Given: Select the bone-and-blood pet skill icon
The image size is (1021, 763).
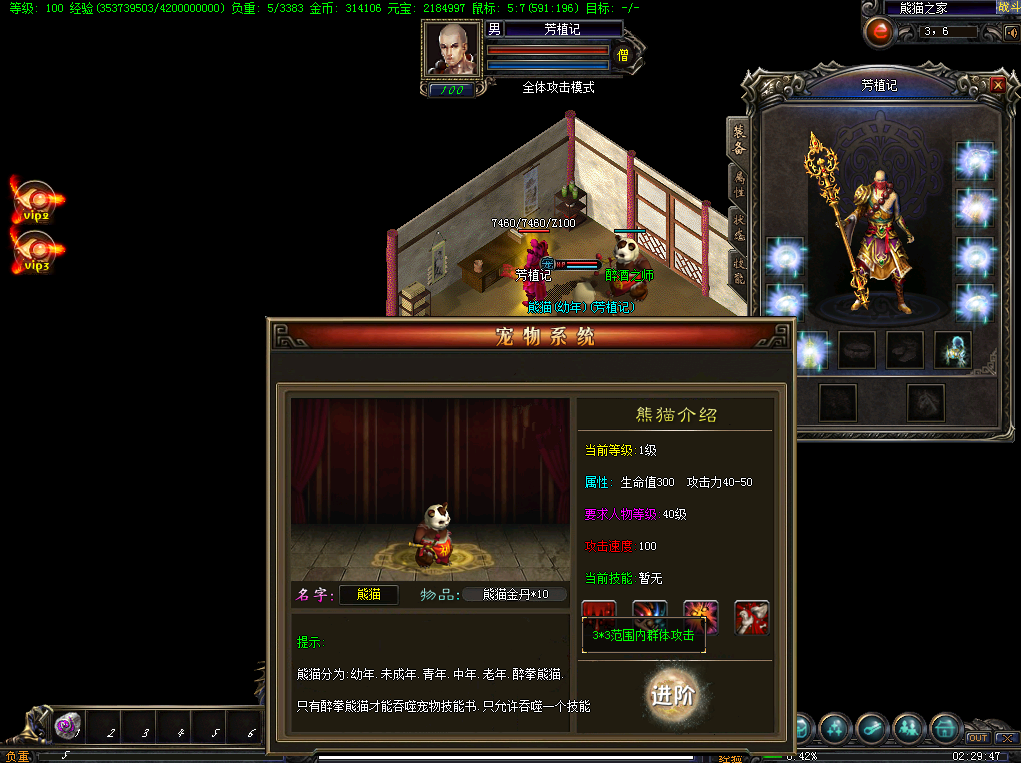Looking at the screenshot, I should pos(752,617).
